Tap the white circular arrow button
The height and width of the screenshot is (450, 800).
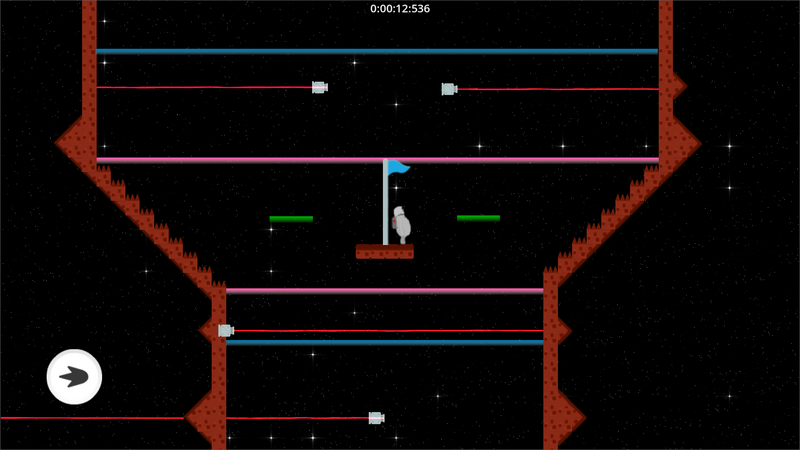[x=75, y=377]
